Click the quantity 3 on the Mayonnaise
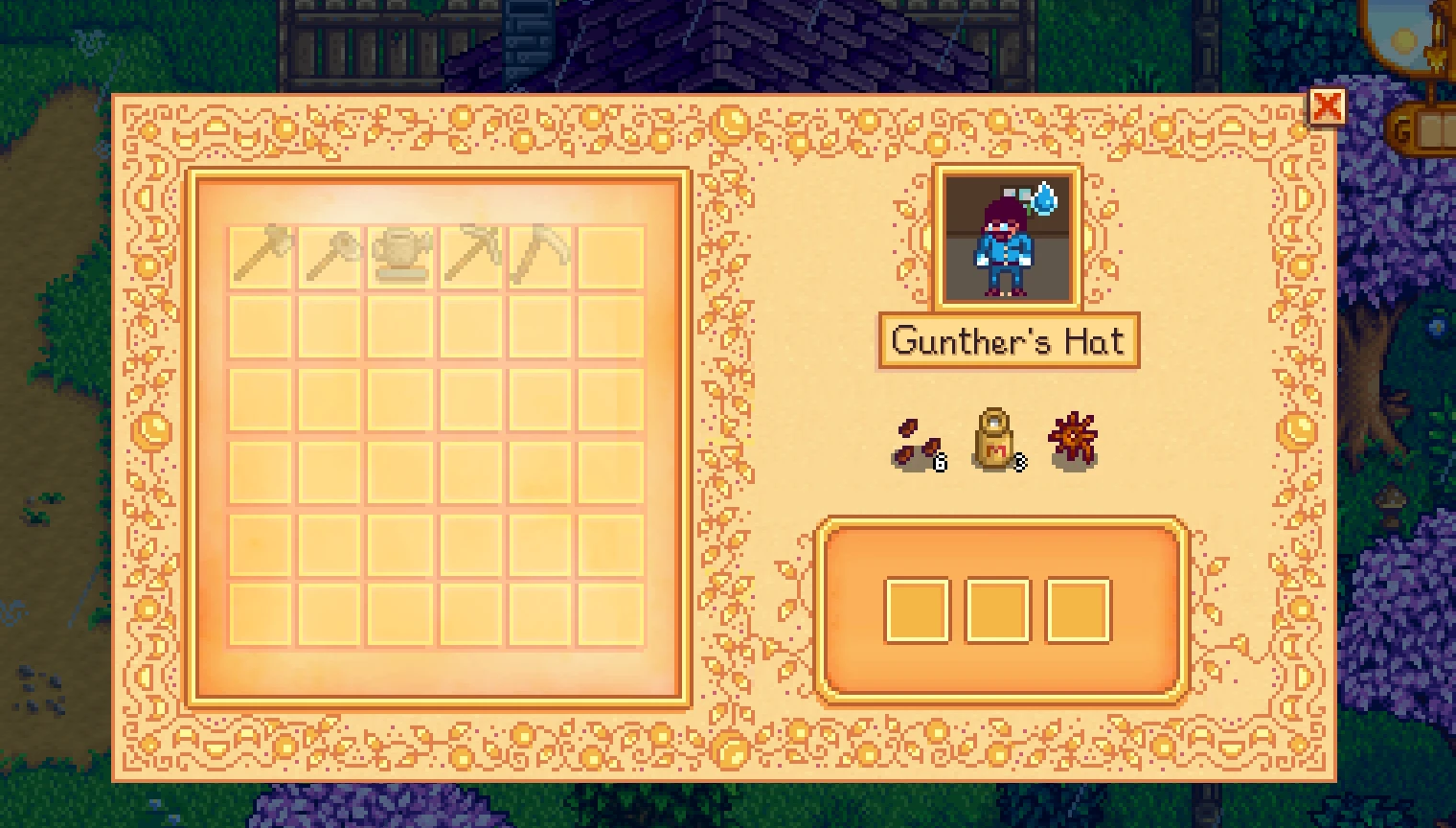The image size is (1456, 828). [1019, 461]
